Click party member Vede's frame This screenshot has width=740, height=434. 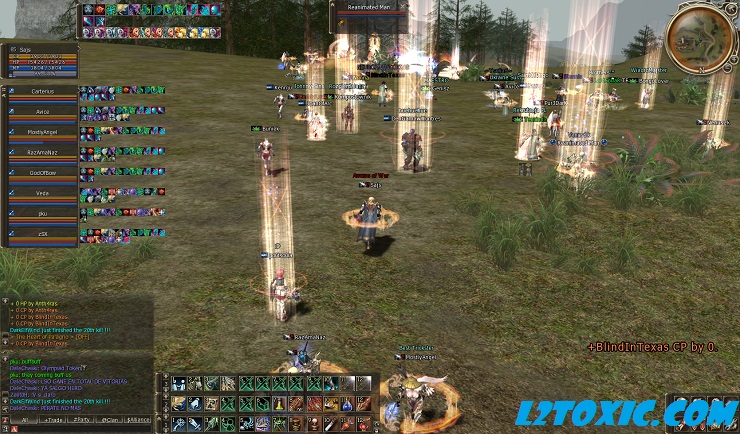coord(42,193)
